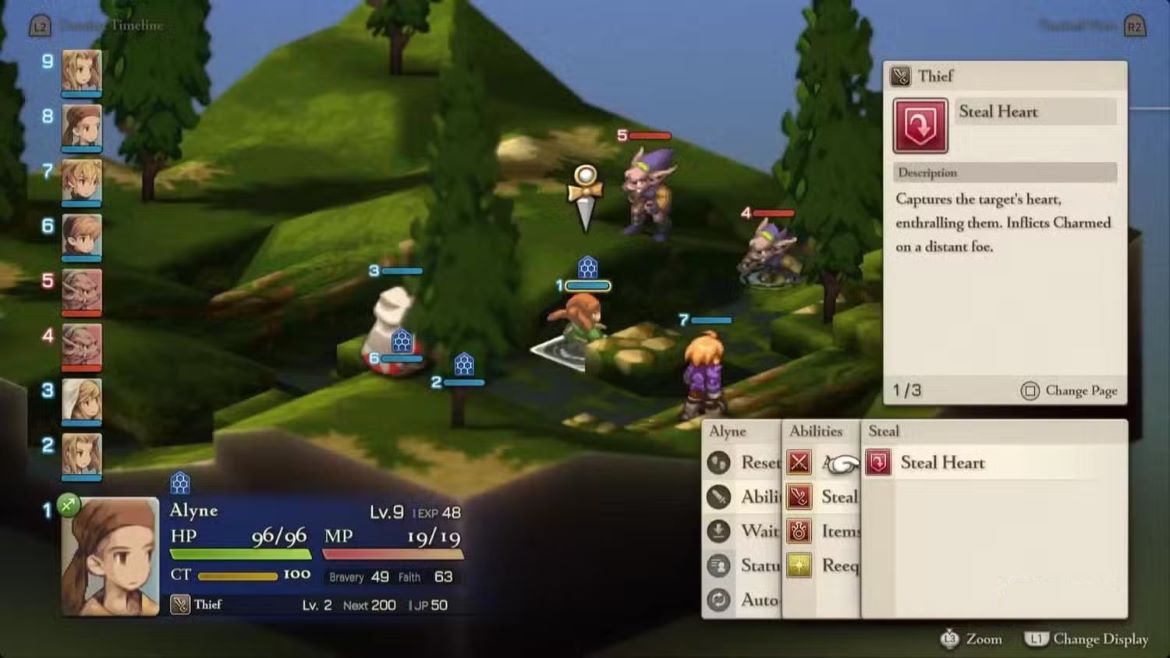Choose the Auto-battle command

[x=745, y=600]
